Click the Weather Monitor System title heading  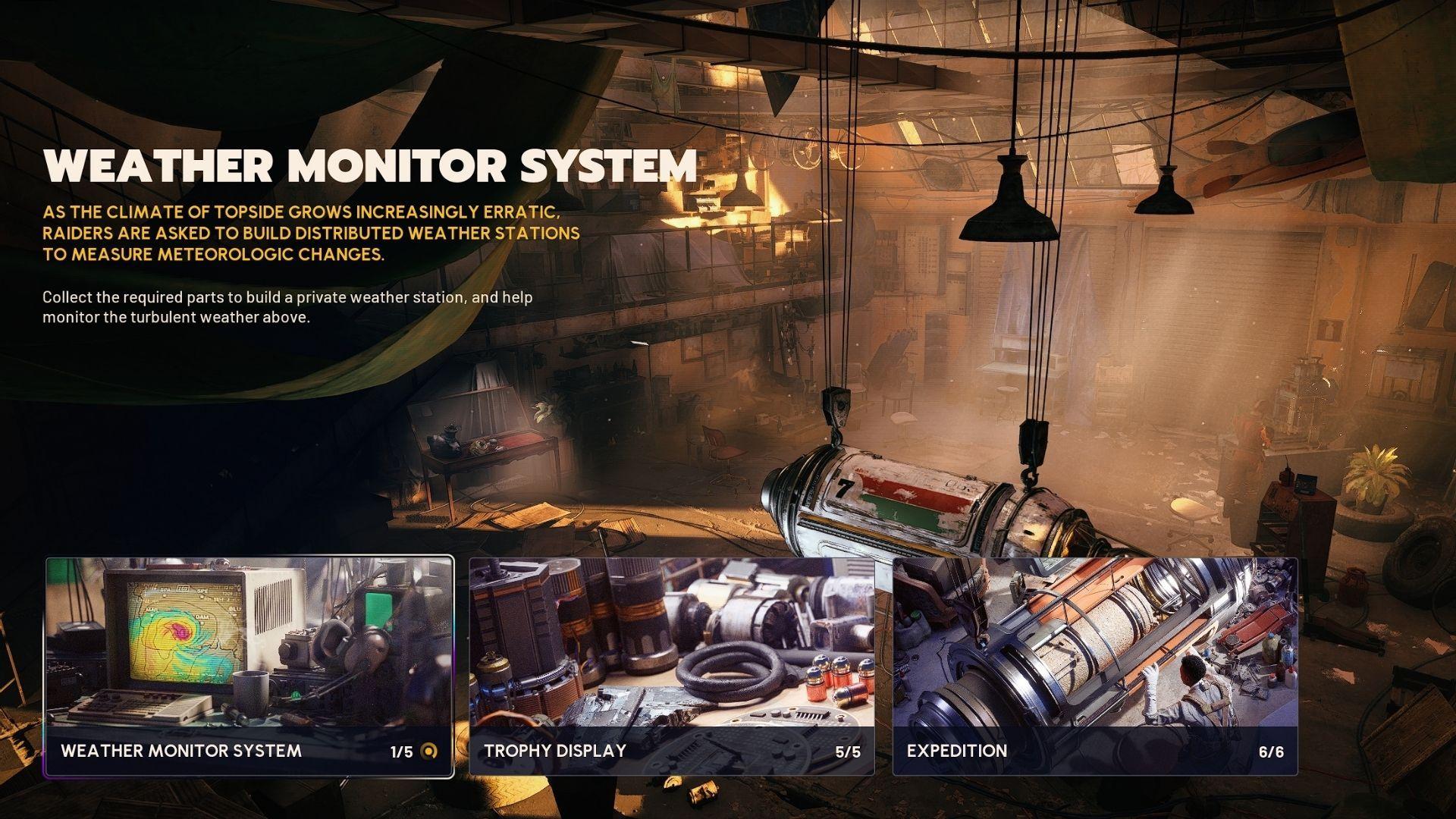[x=372, y=165]
